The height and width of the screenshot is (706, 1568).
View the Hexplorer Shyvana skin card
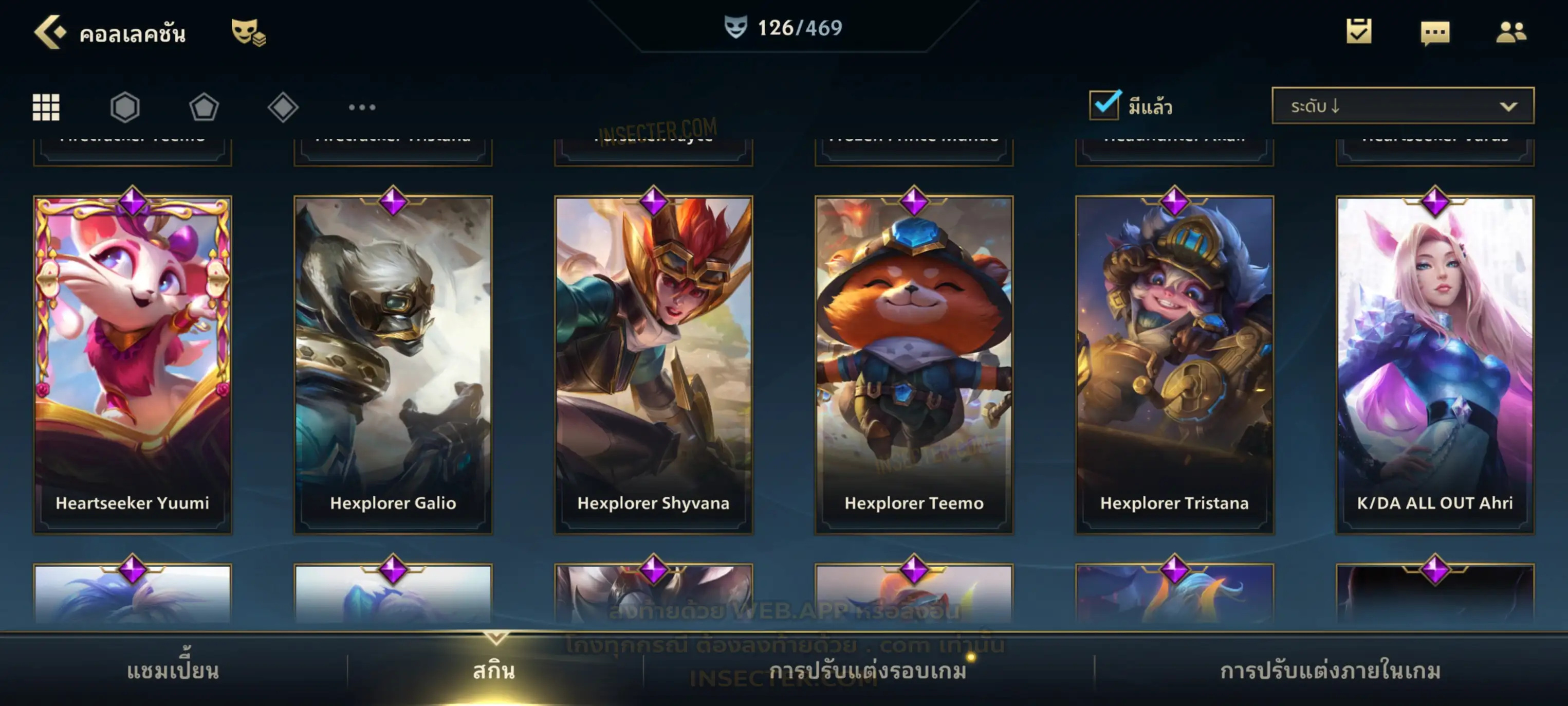point(654,364)
